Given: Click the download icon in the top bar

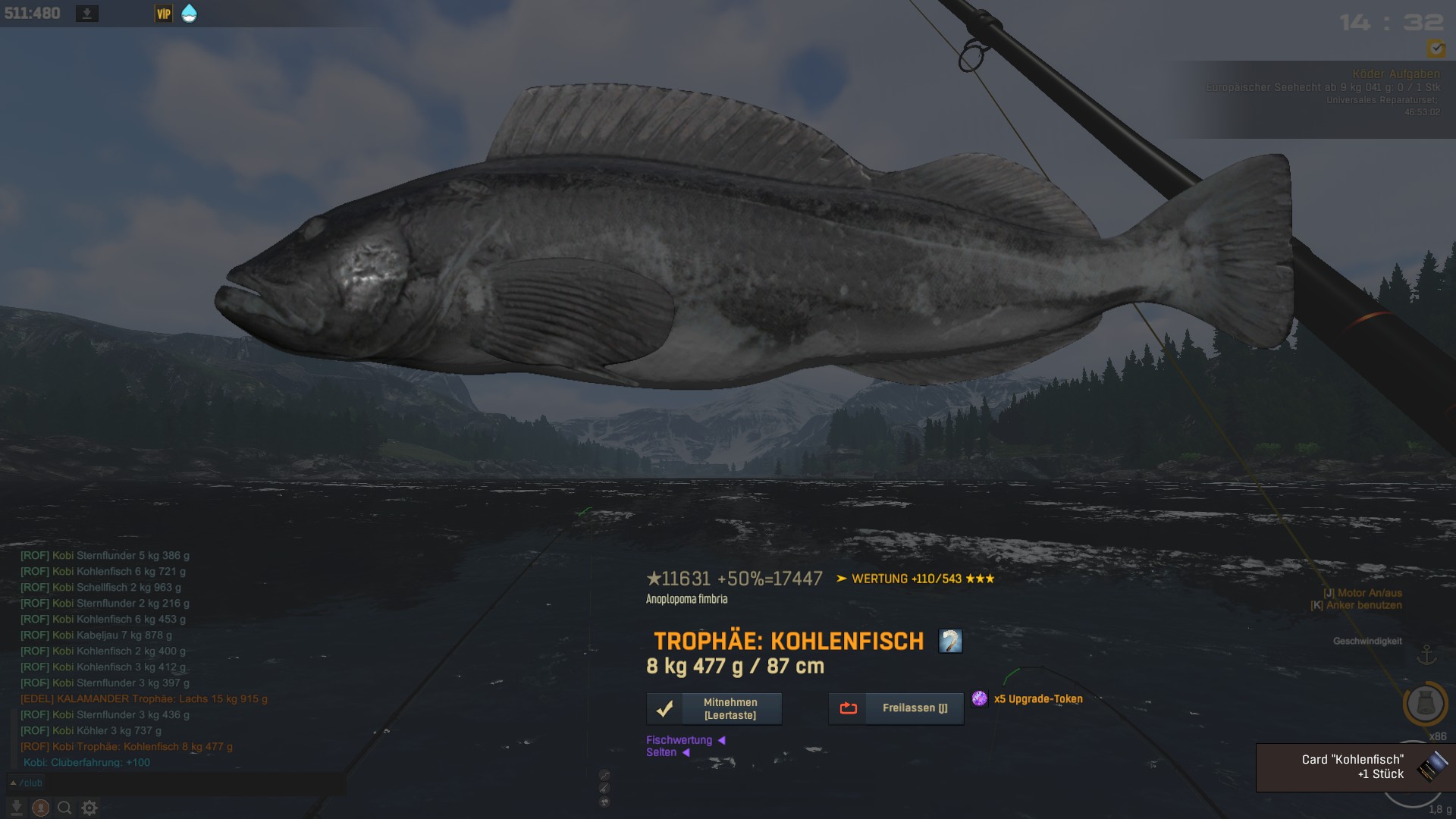Looking at the screenshot, I should click(87, 14).
